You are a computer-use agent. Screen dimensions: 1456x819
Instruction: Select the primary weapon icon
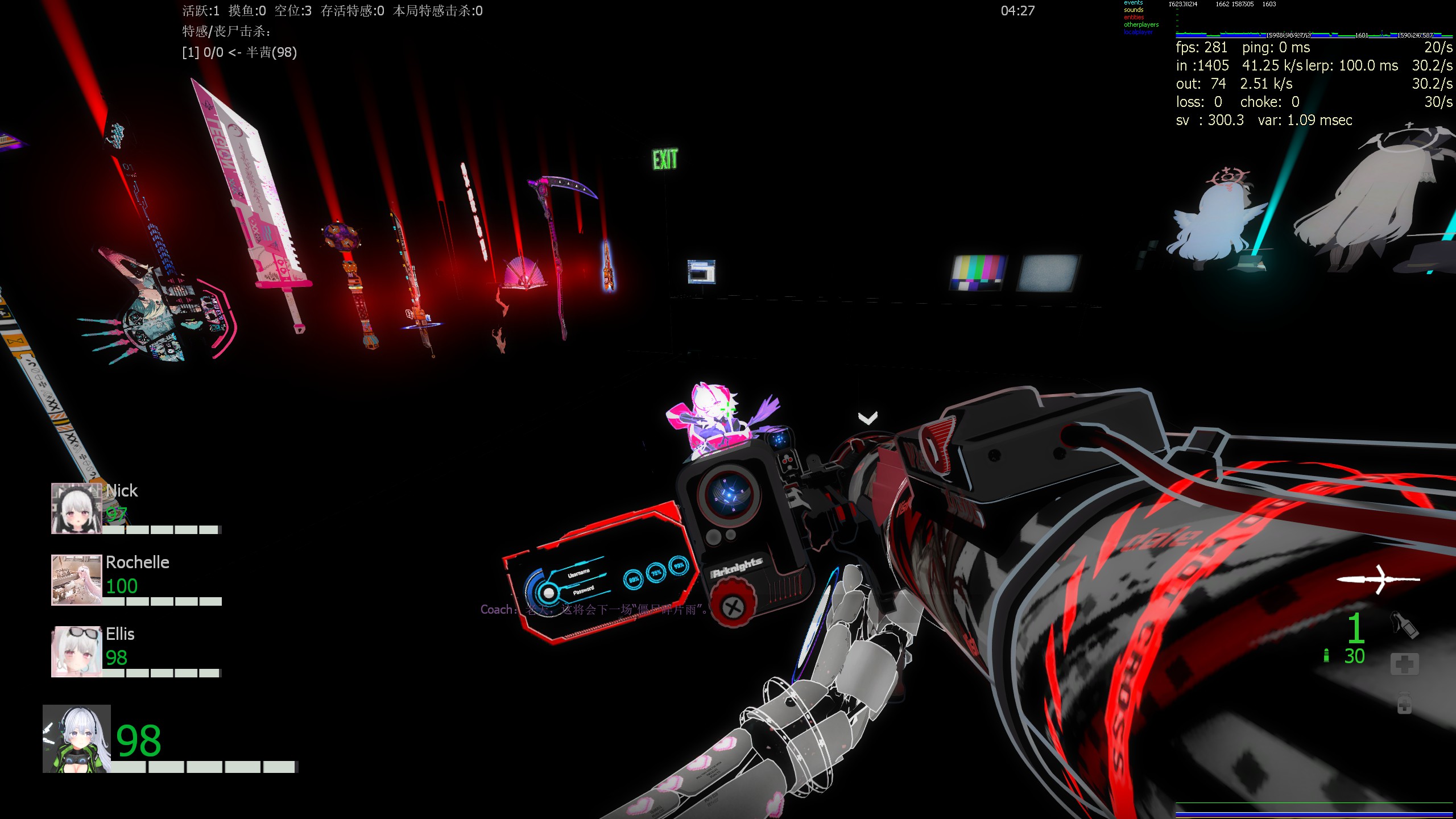click(x=1378, y=579)
